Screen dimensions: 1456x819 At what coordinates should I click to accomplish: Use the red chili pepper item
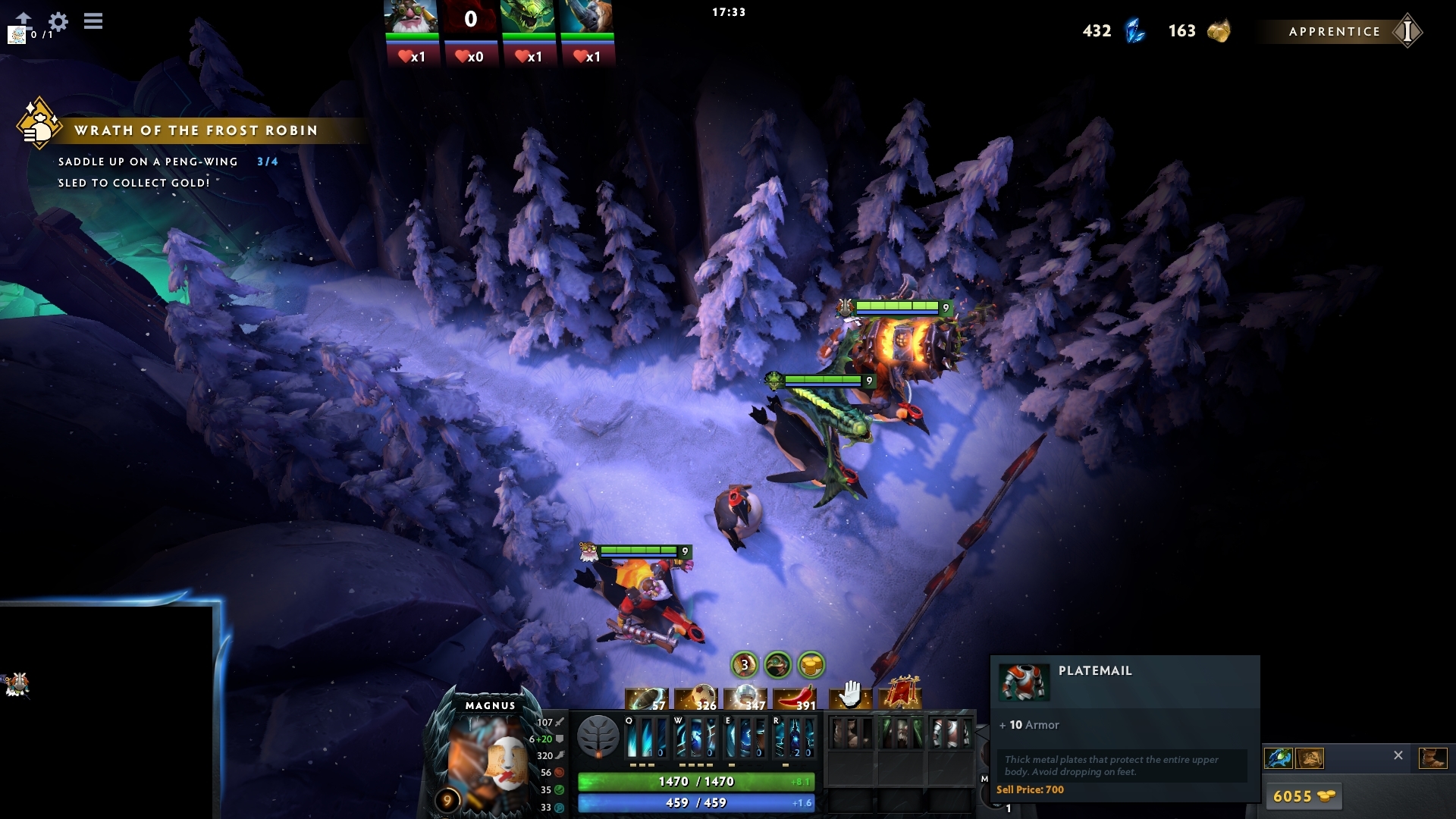click(795, 698)
